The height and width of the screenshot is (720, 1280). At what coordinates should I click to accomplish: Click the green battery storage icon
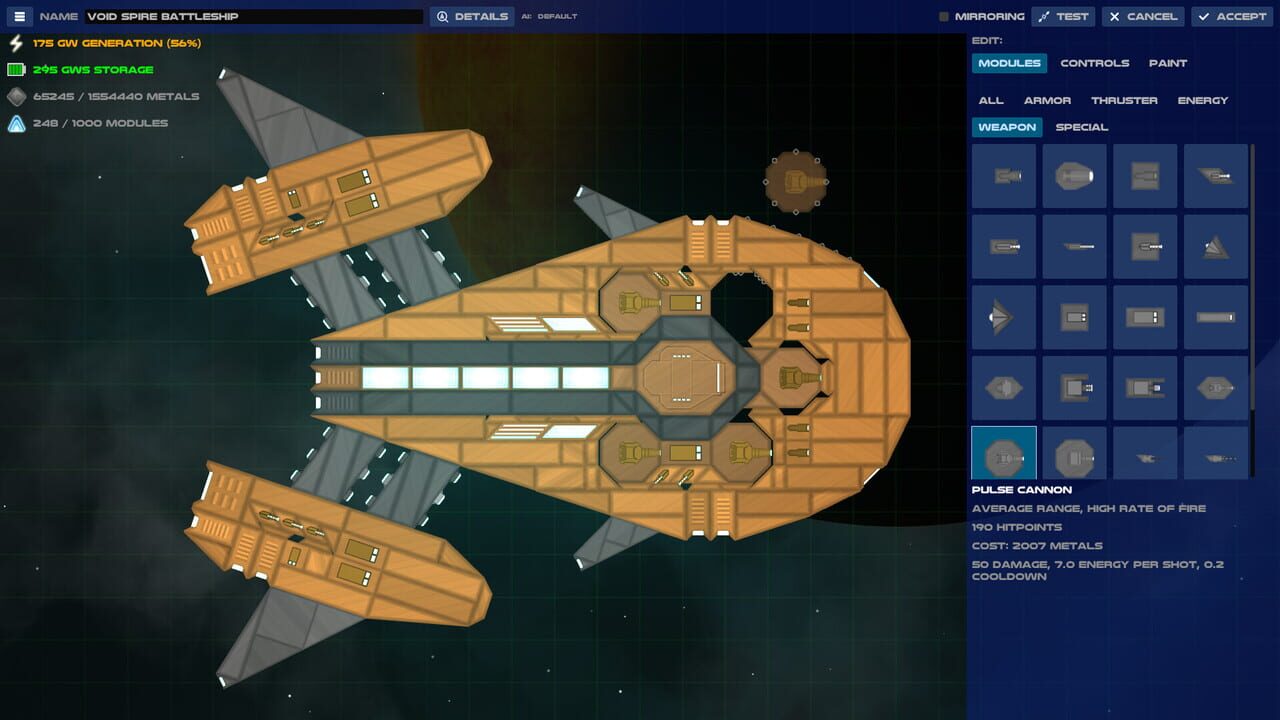15,70
